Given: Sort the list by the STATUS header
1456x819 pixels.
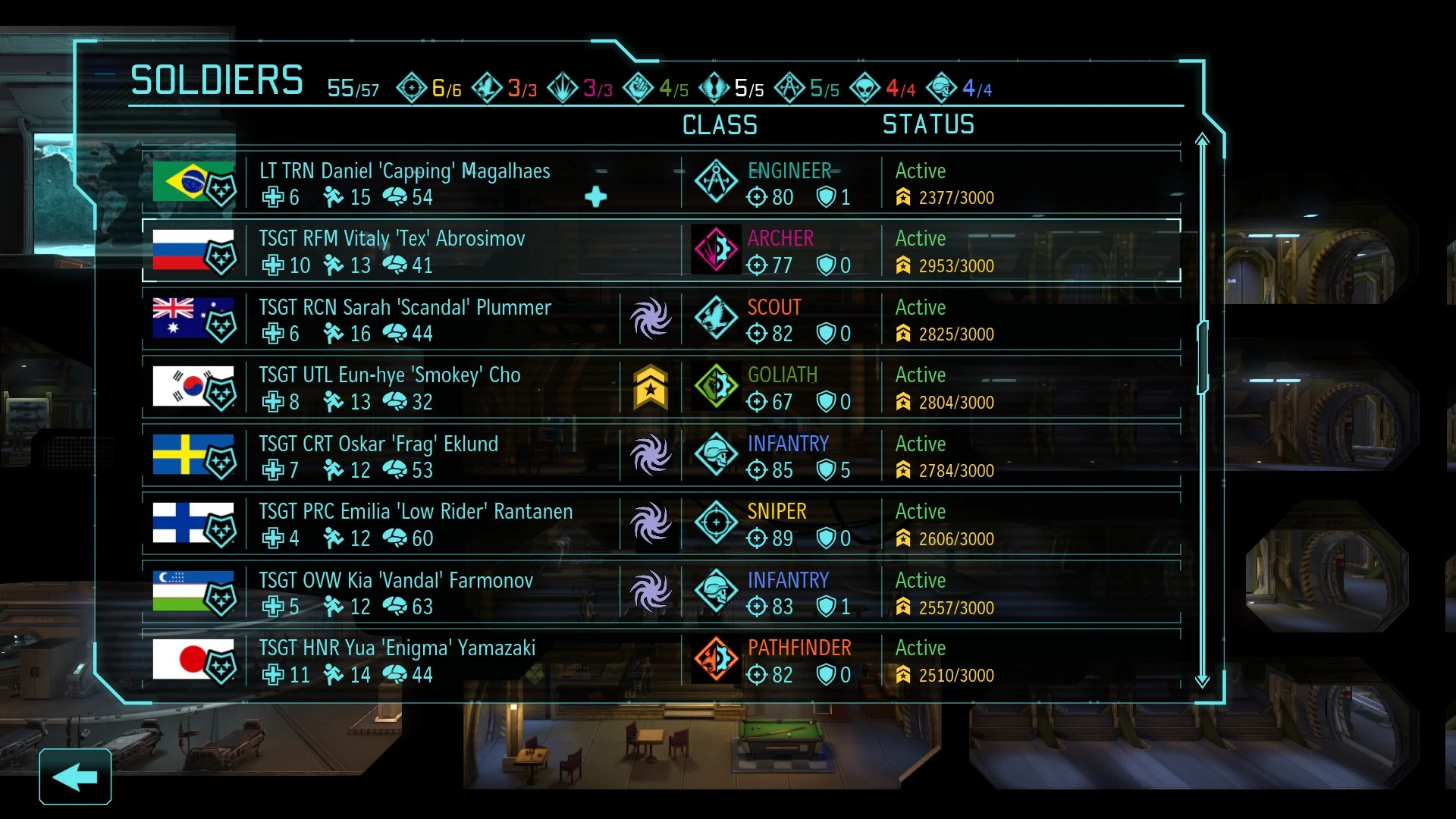Looking at the screenshot, I should point(928,125).
